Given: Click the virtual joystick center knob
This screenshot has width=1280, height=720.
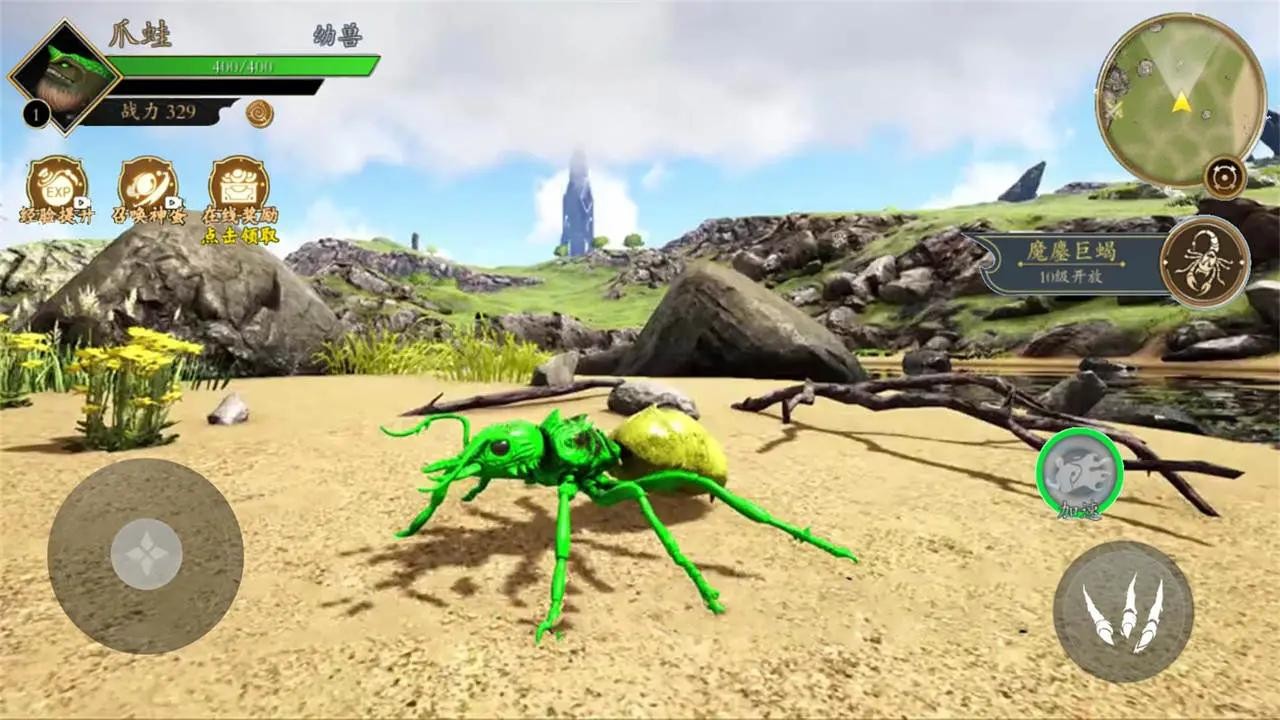Looking at the screenshot, I should point(146,554).
